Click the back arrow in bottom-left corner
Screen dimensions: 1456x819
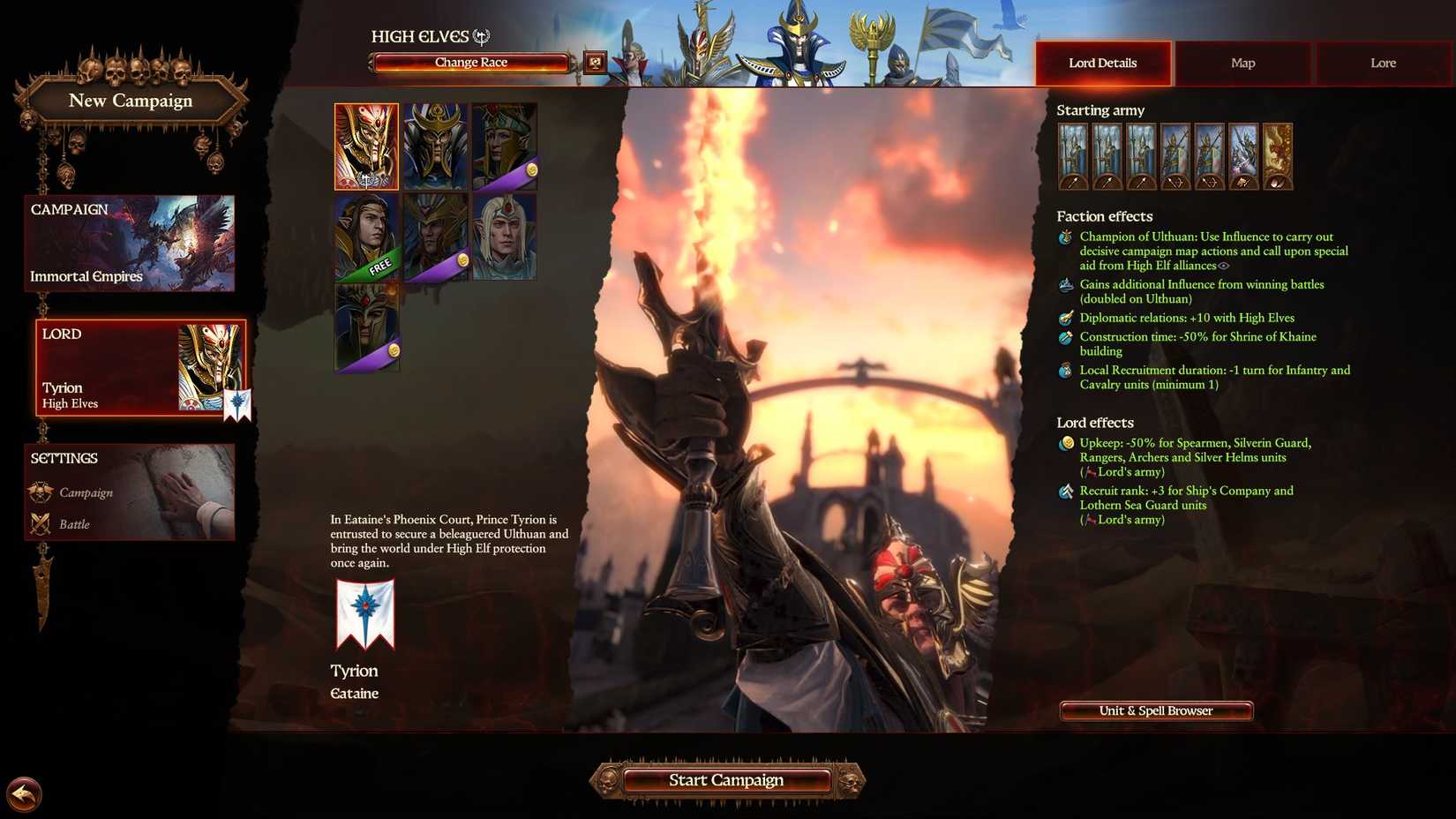[x=24, y=794]
